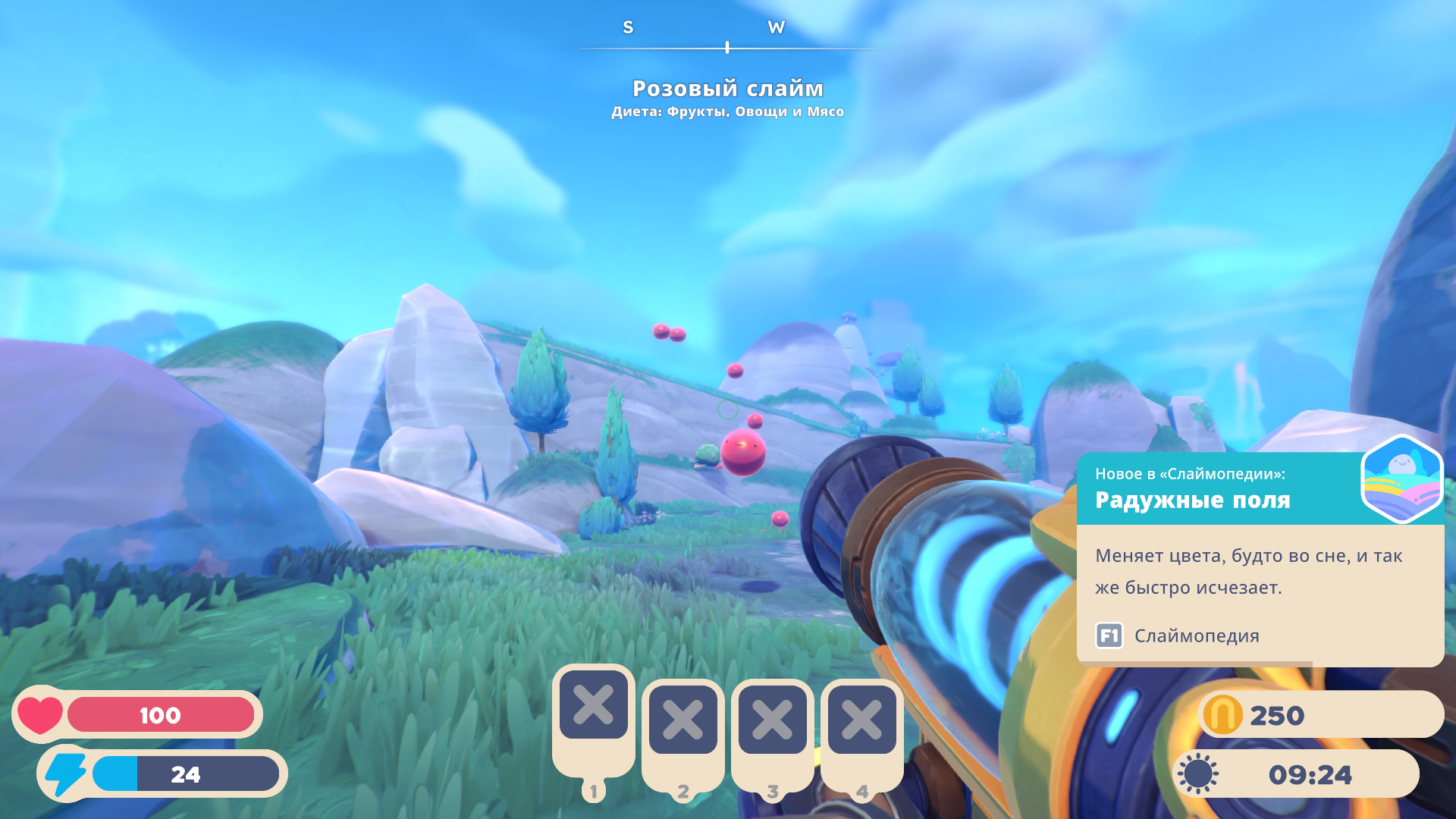The width and height of the screenshot is (1456, 819).
Task: Click the Rainbow Fields hexagon icon
Action: [1401, 479]
